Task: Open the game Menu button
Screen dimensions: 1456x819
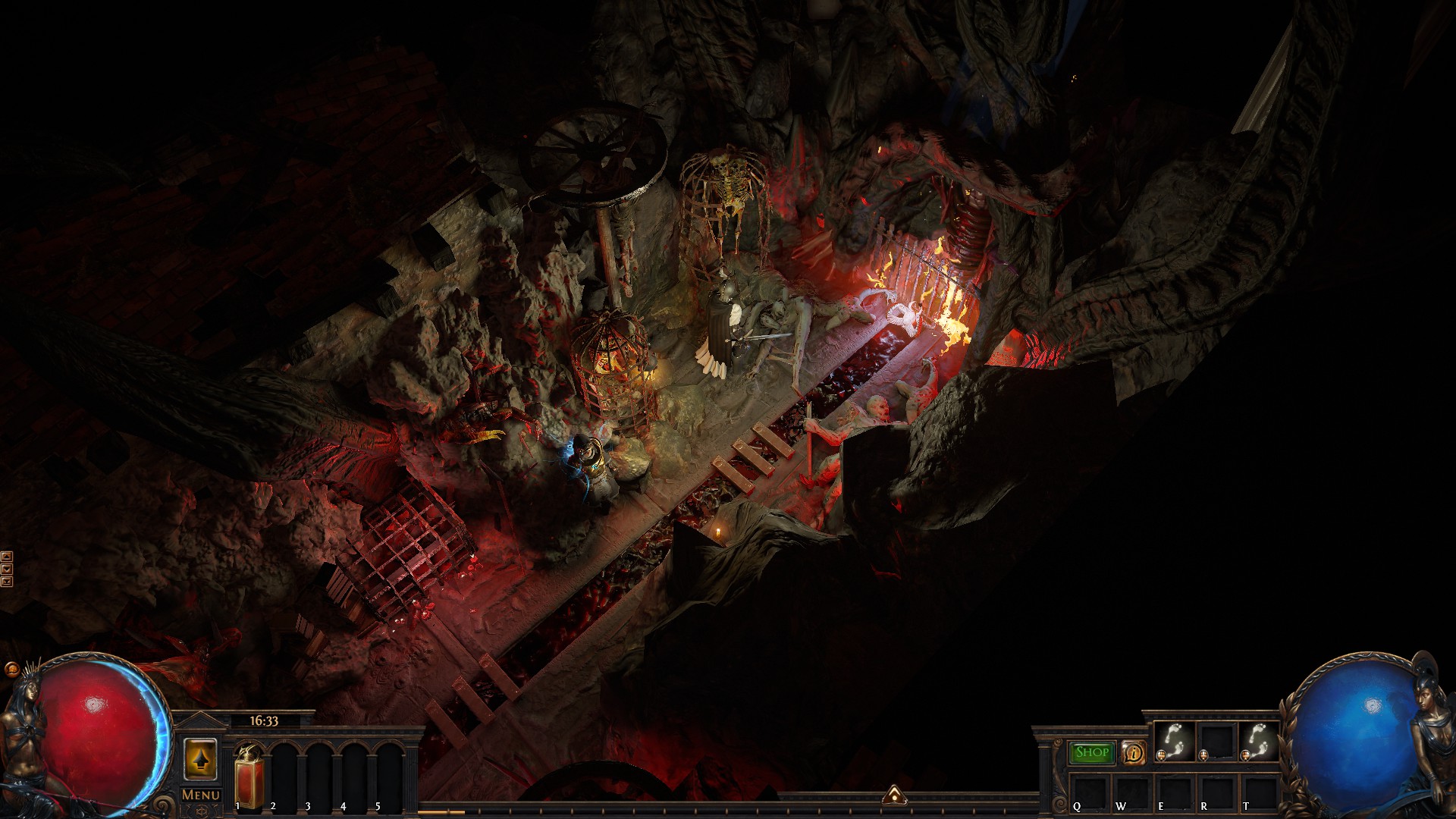Action: [201, 795]
